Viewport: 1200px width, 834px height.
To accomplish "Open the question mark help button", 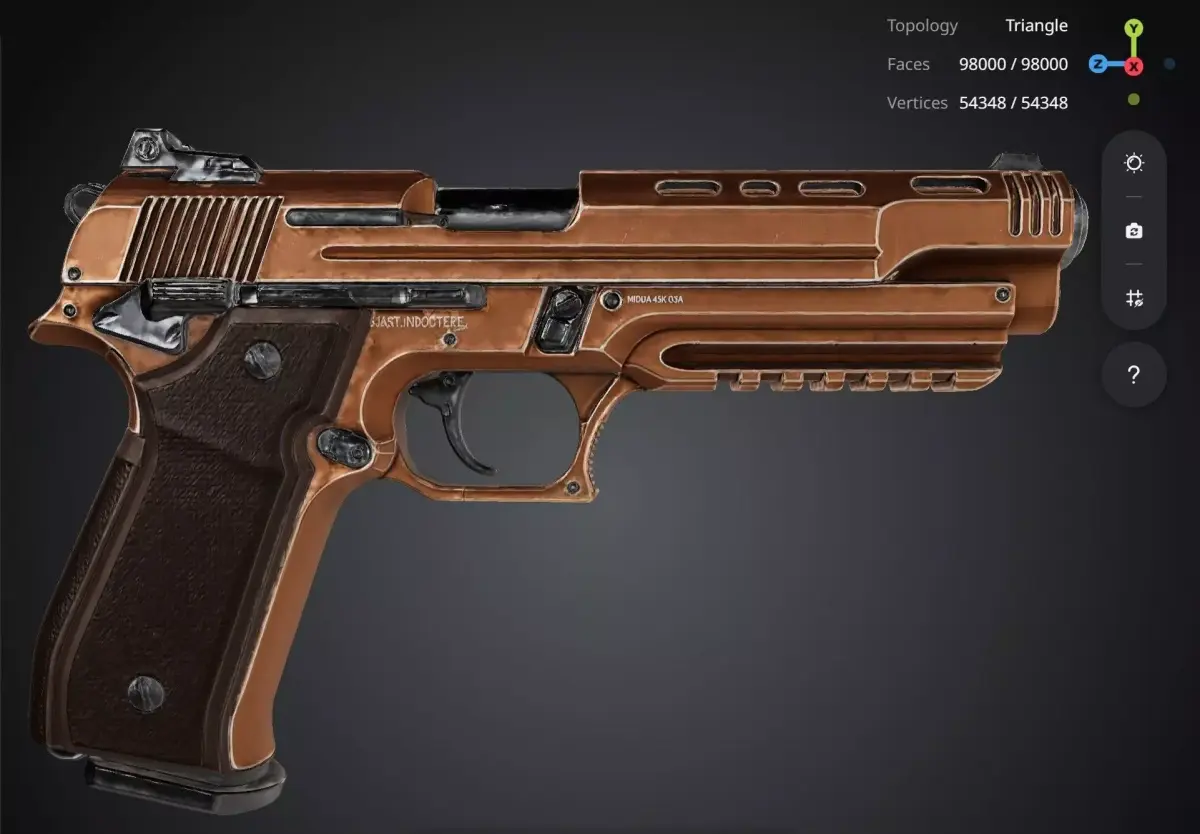I will [1133, 375].
